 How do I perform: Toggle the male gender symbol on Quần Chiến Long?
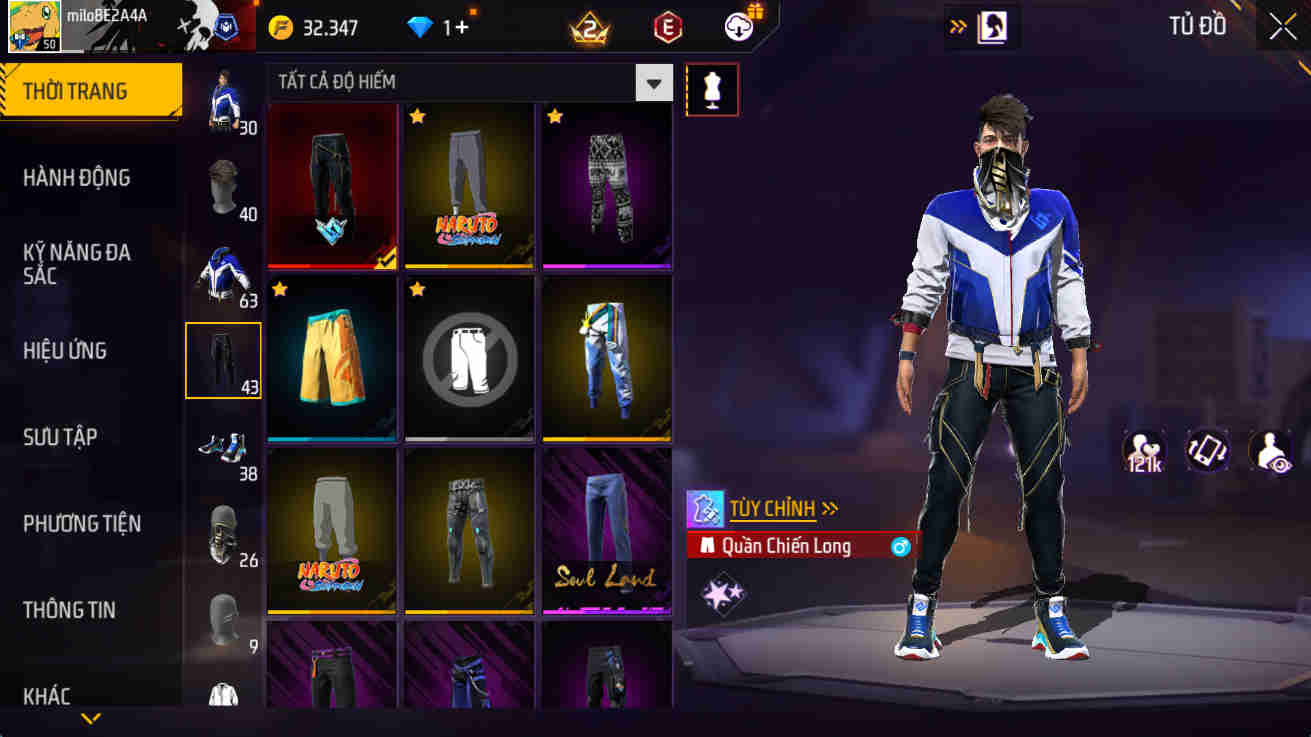(x=901, y=546)
